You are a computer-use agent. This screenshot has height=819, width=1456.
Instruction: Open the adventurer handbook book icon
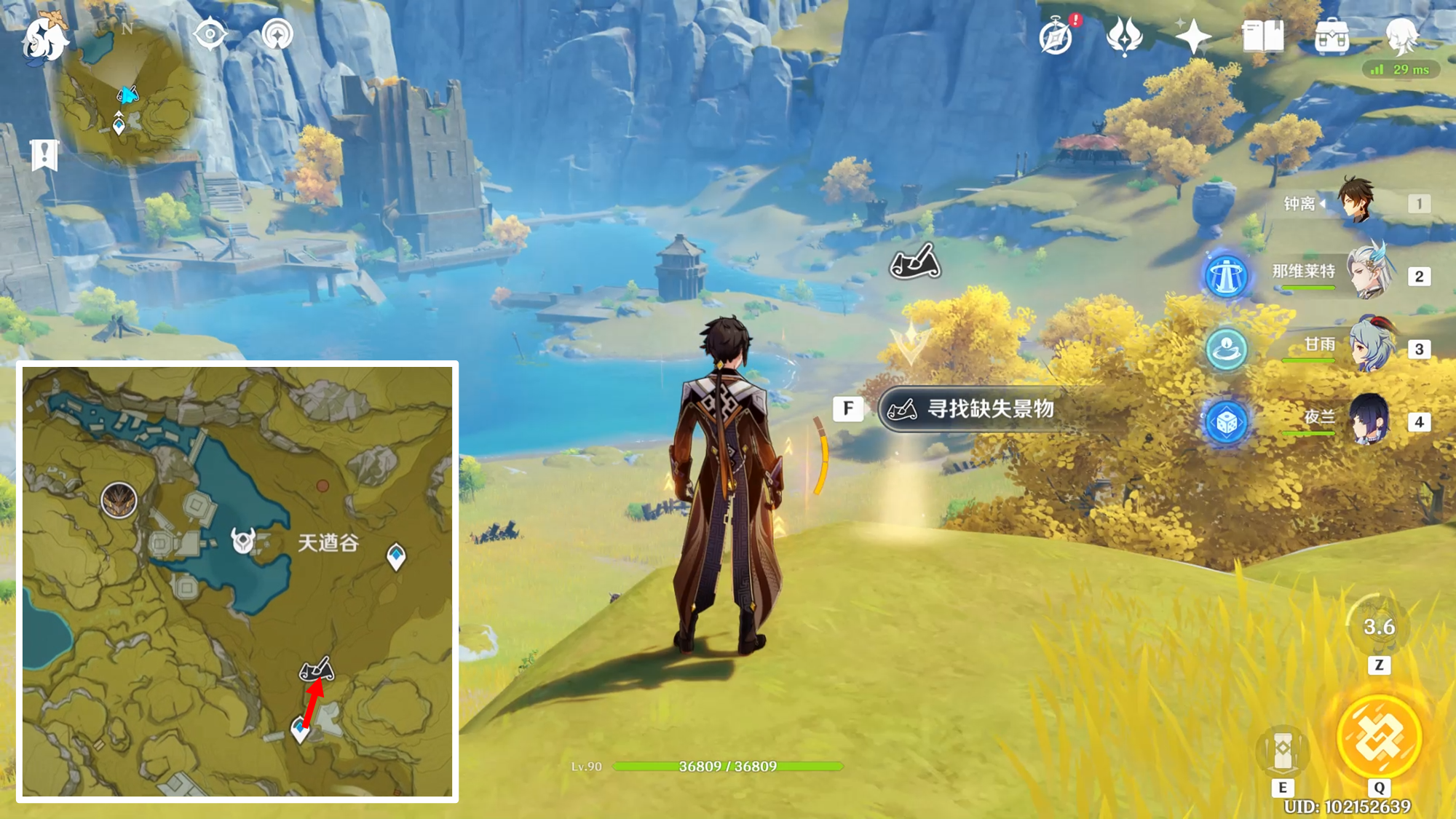pyautogui.click(x=1263, y=36)
